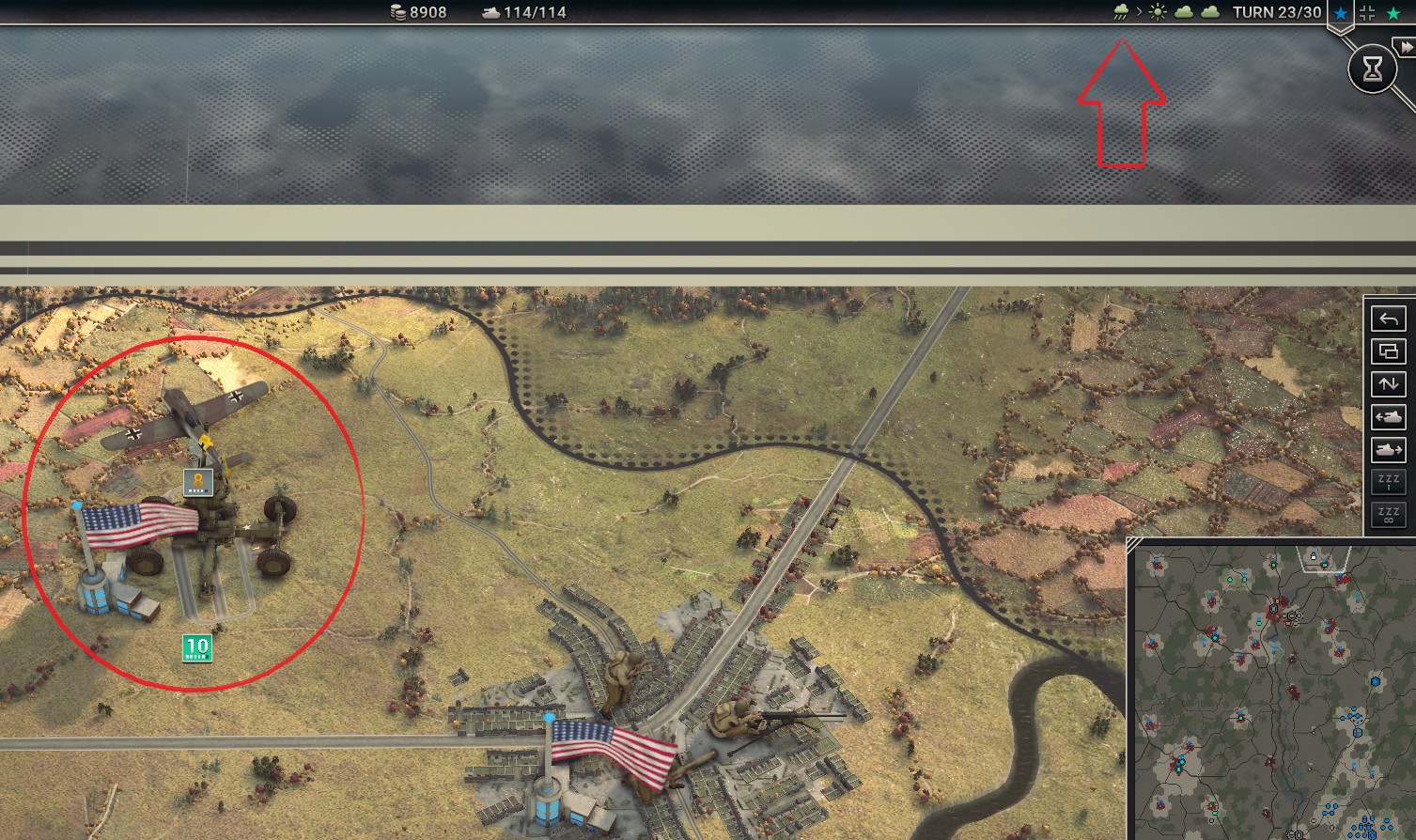This screenshot has height=840, width=1416.
Task: Click the rain weather icon in top bar
Action: 1121,12
